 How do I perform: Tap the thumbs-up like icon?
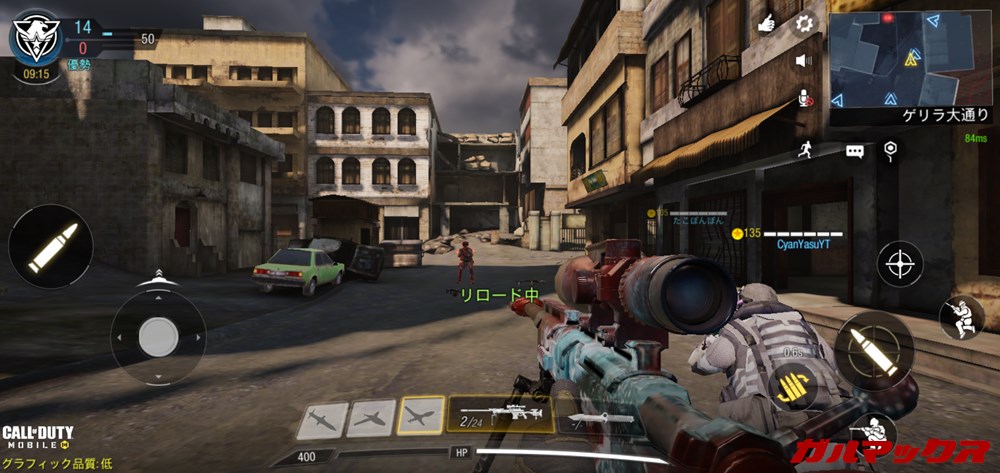point(767,23)
